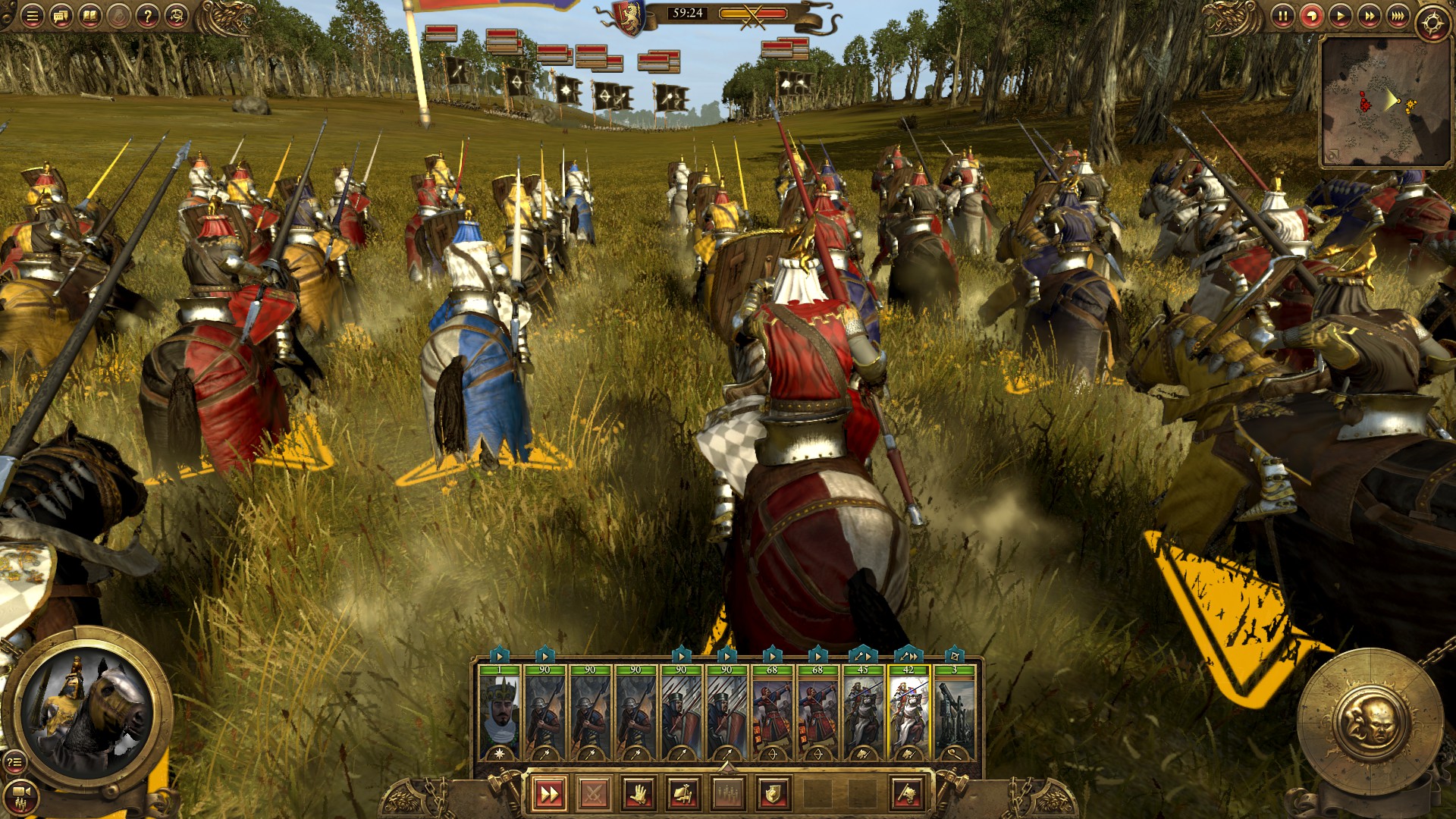Open the battle menu
Screen dimensions: 1456x819
[32, 15]
